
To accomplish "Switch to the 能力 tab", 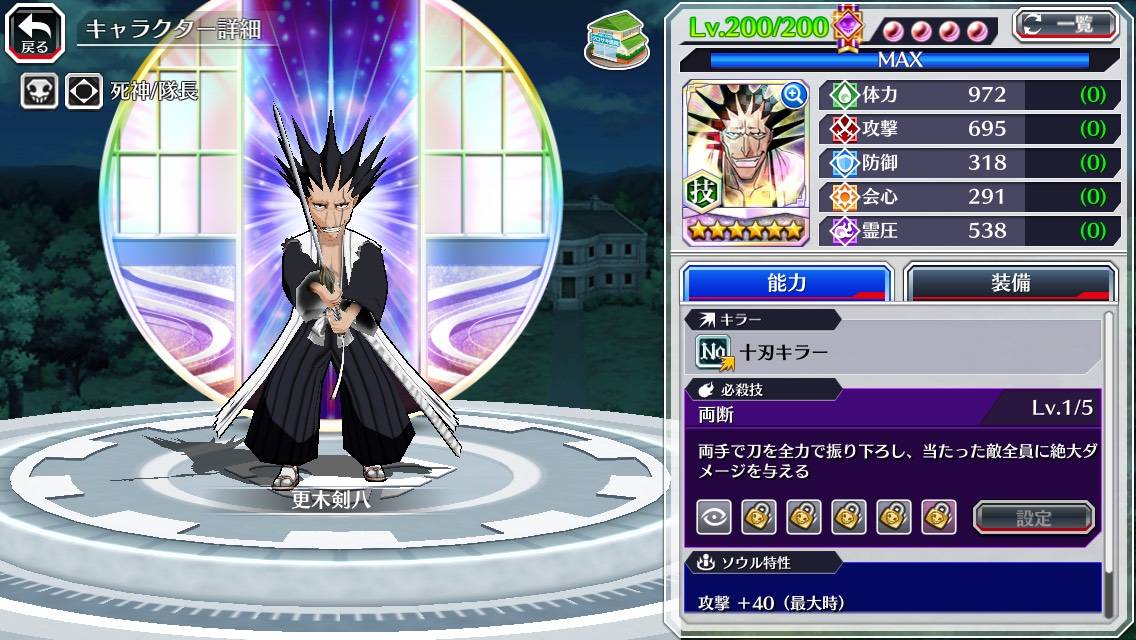I will click(x=786, y=283).
